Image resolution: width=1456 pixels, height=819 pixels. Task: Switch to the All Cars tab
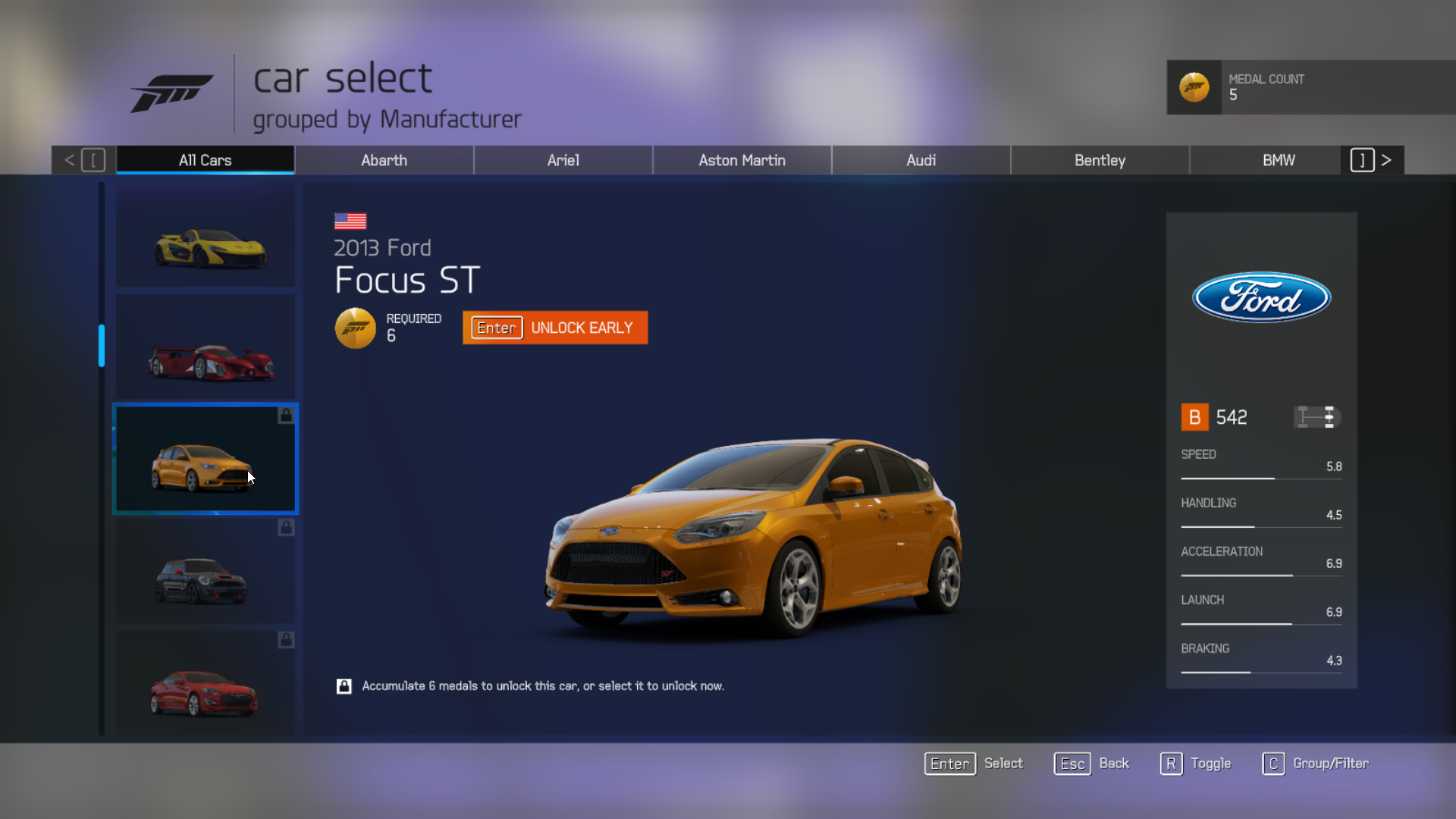click(205, 160)
